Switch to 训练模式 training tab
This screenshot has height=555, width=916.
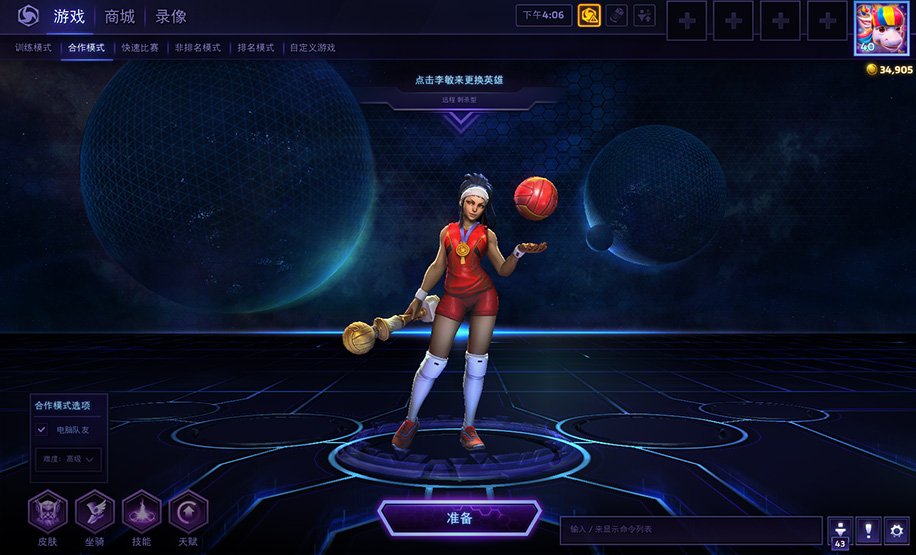click(33, 47)
